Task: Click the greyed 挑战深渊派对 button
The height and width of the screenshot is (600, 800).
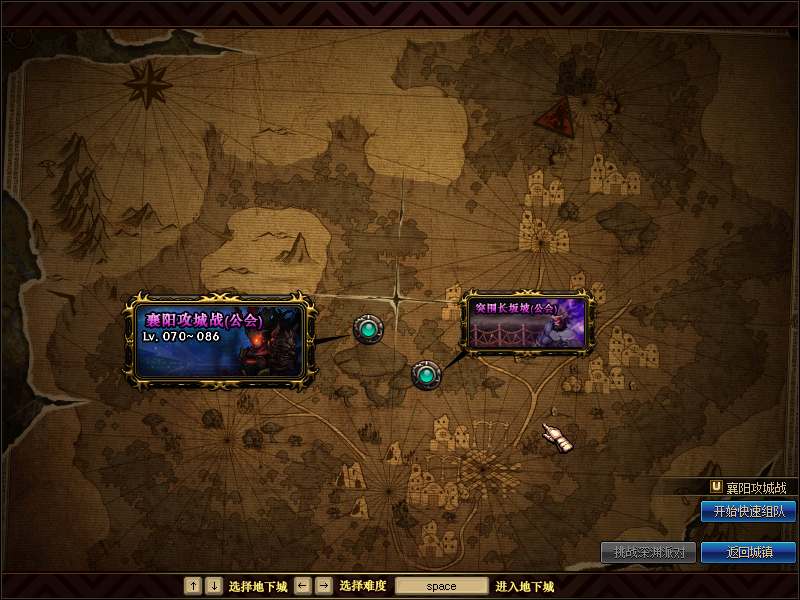Action: click(x=648, y=552)
